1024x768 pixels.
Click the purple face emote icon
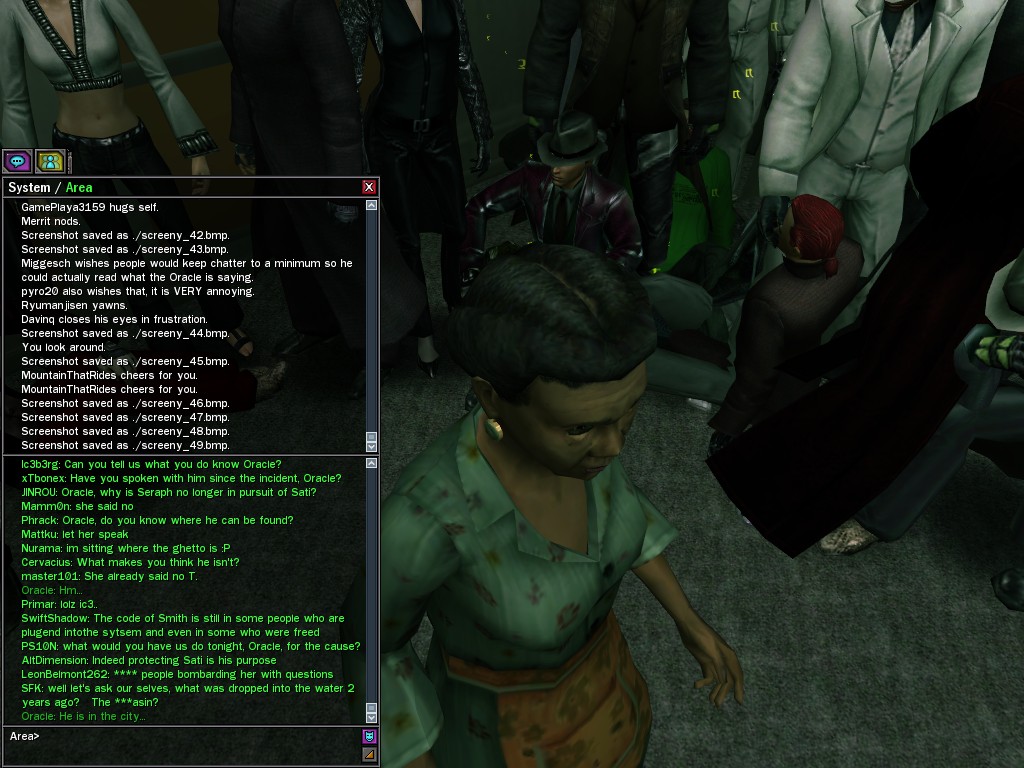(369, 737)
